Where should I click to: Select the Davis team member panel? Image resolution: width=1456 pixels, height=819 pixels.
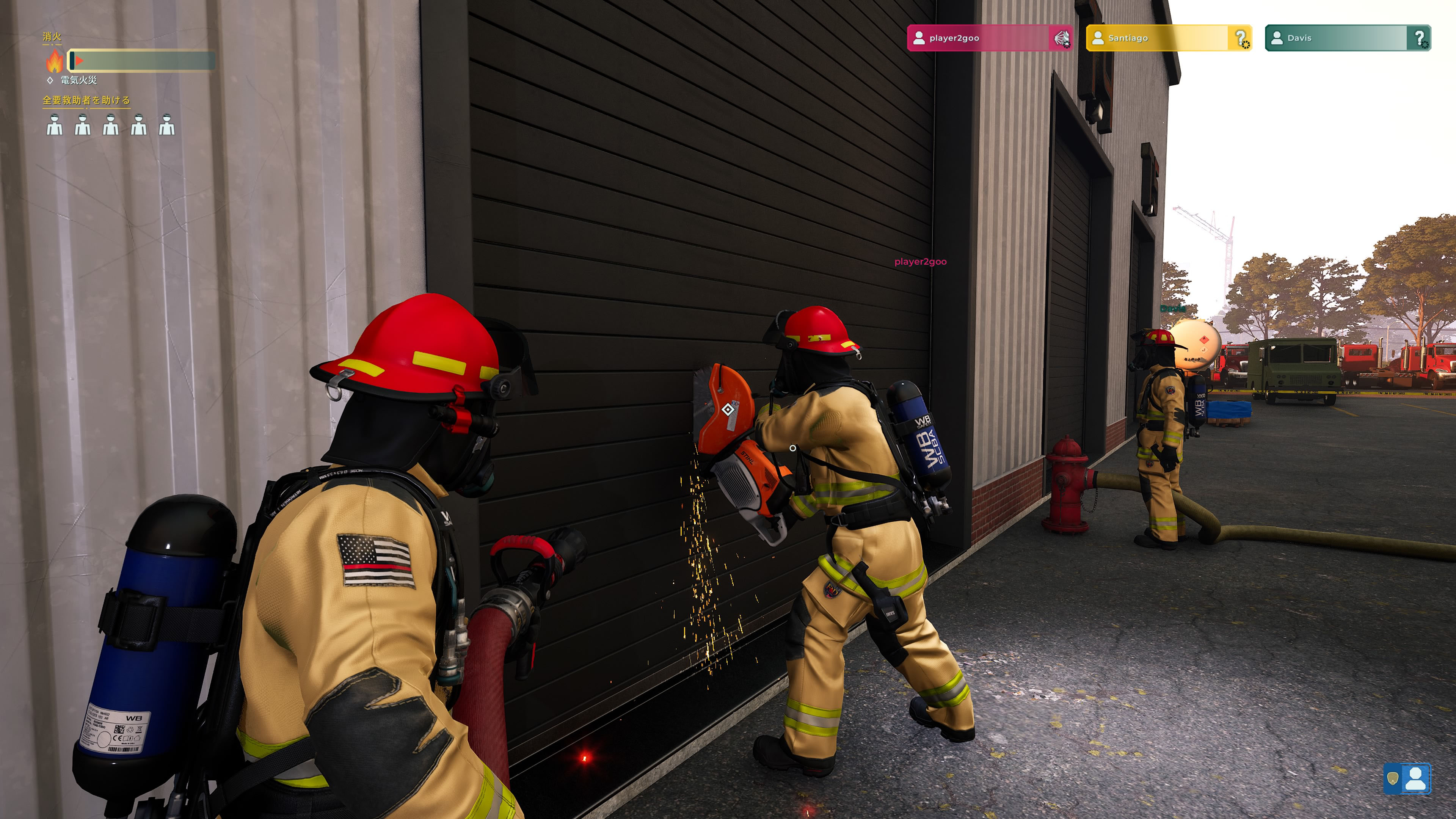[x=1348, y=38]
